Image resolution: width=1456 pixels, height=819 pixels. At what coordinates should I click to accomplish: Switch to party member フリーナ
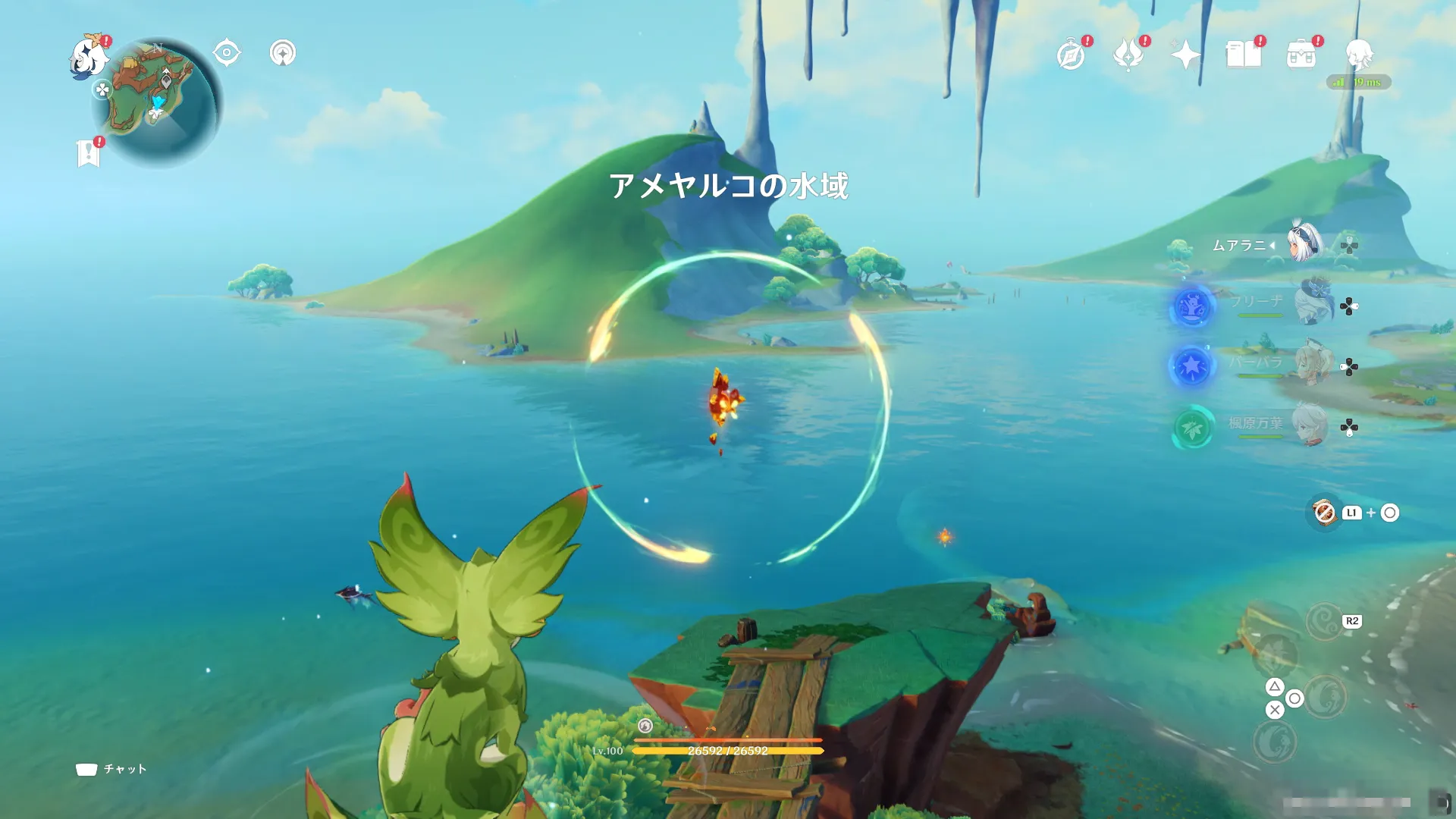[1313, 303]
